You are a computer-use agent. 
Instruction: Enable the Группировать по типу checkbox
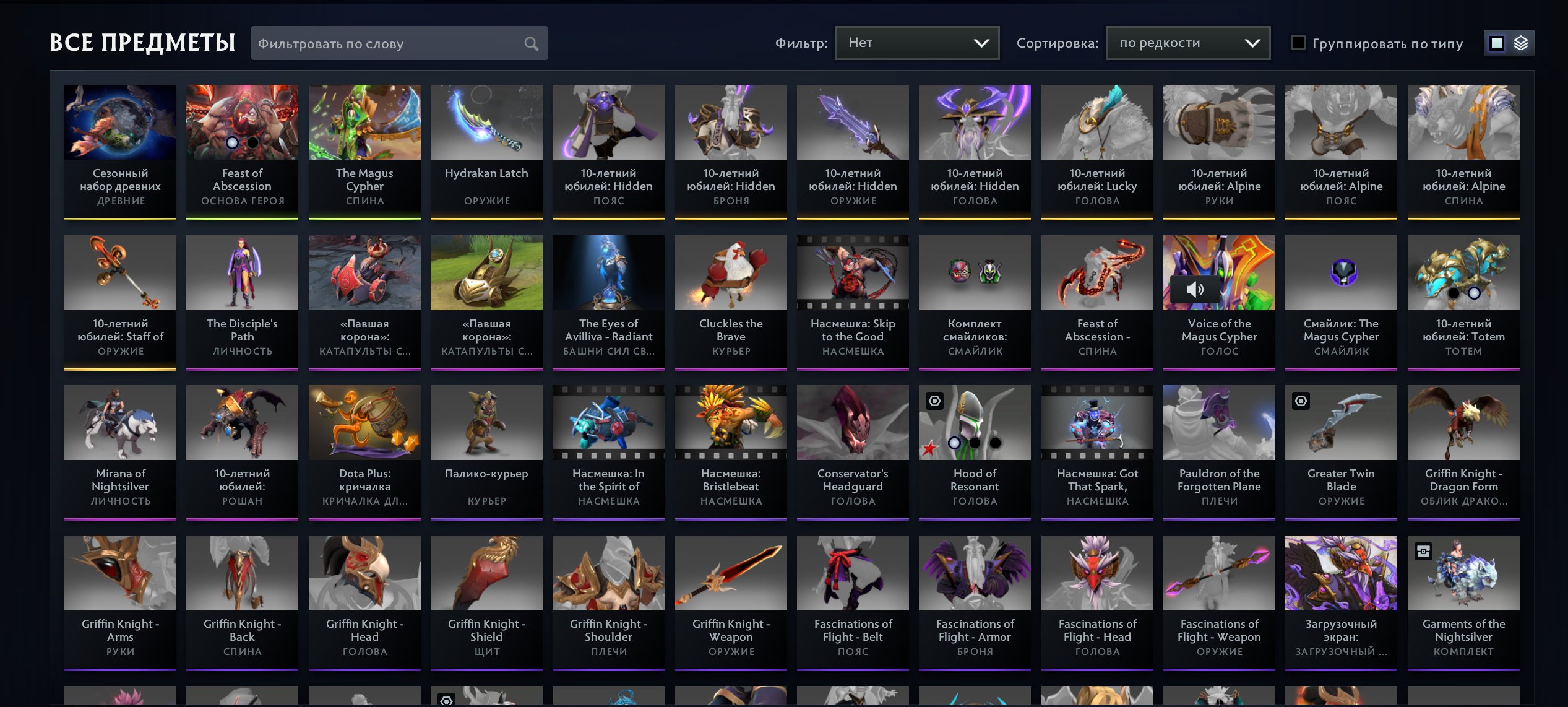click(x=1298, y=43)
